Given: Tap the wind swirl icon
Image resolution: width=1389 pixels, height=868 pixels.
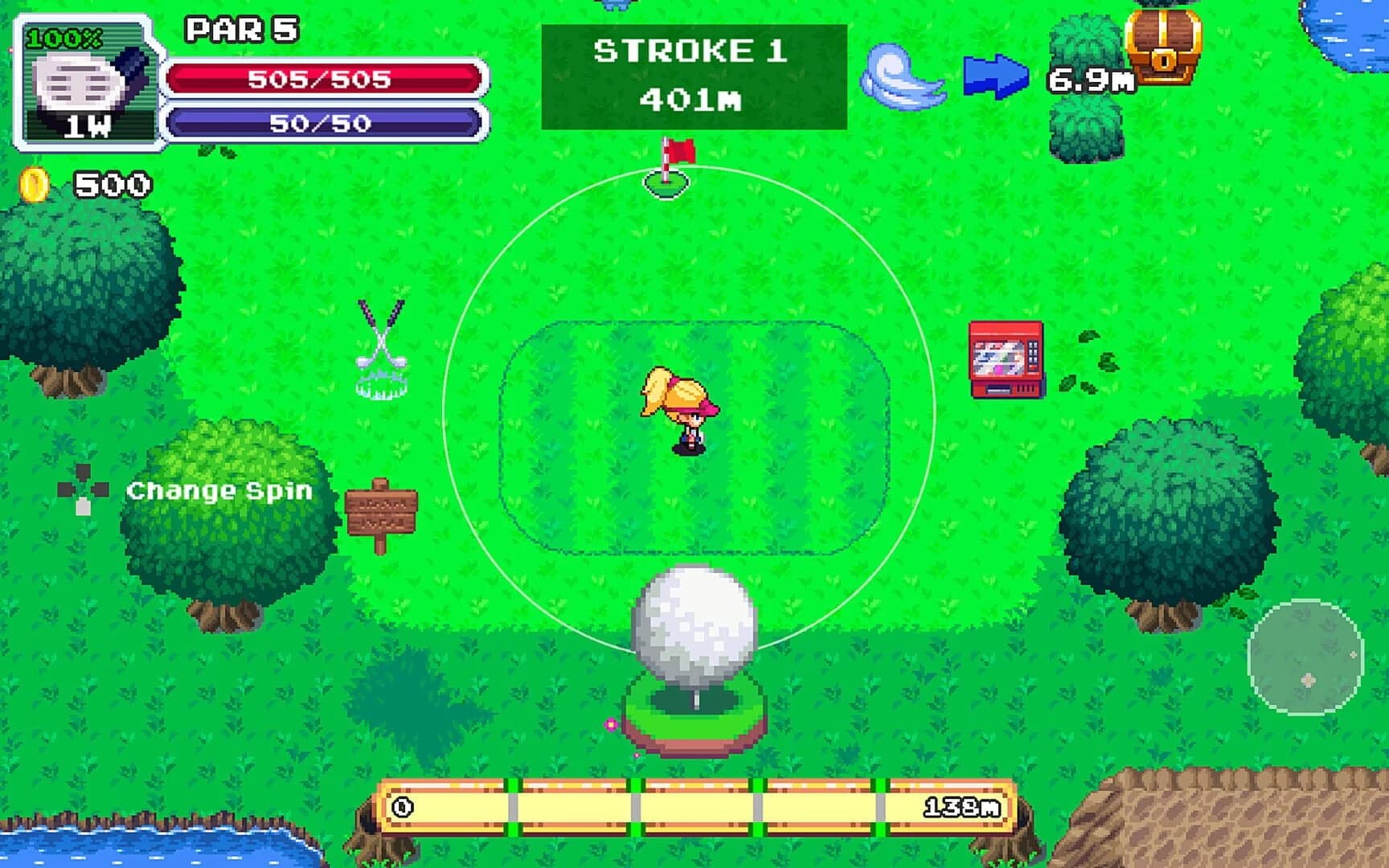Looking at the screenshot, I should [899, 79].
